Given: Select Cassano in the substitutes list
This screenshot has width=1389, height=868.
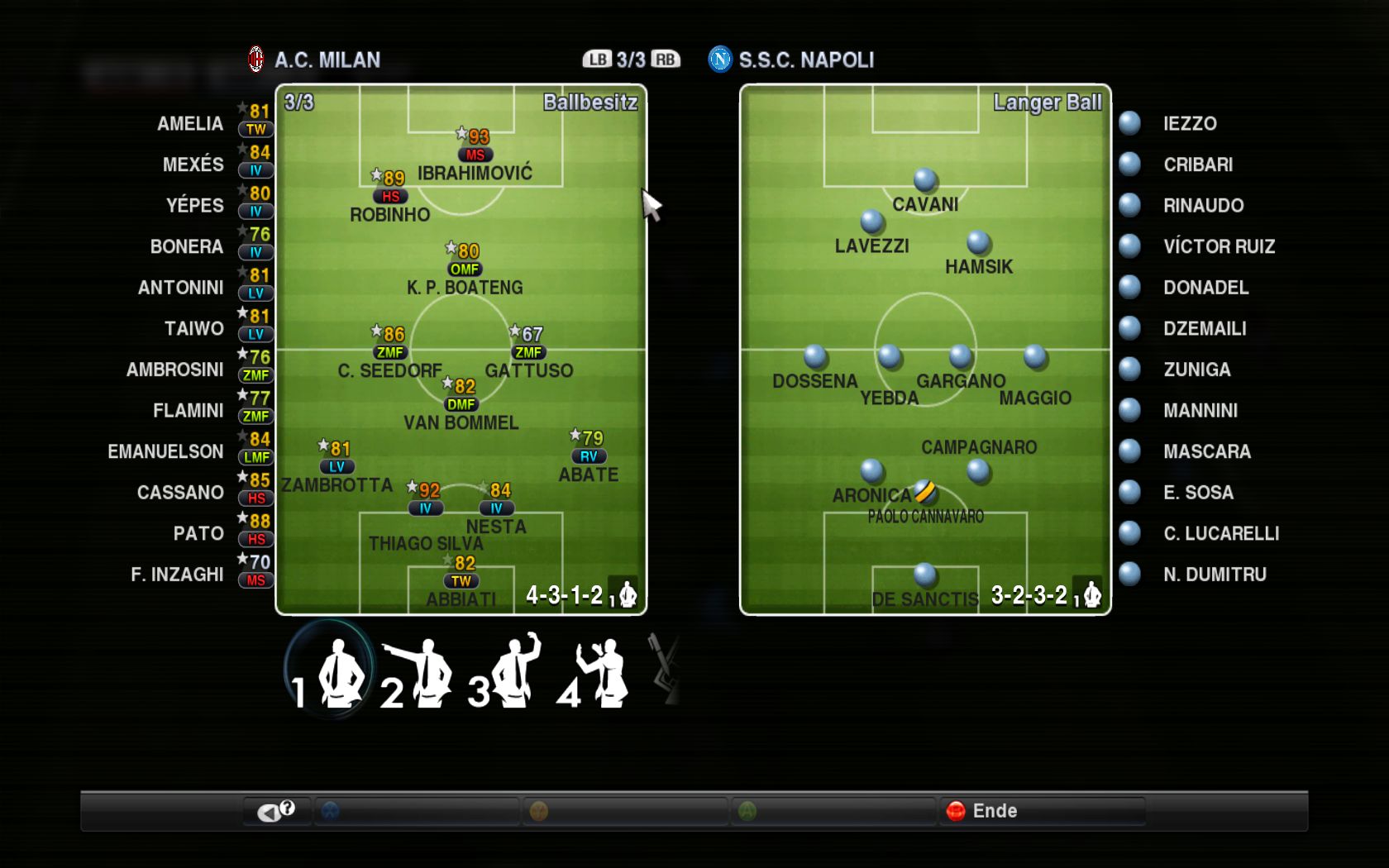Looking at the screenshot, I should (180, 493).
